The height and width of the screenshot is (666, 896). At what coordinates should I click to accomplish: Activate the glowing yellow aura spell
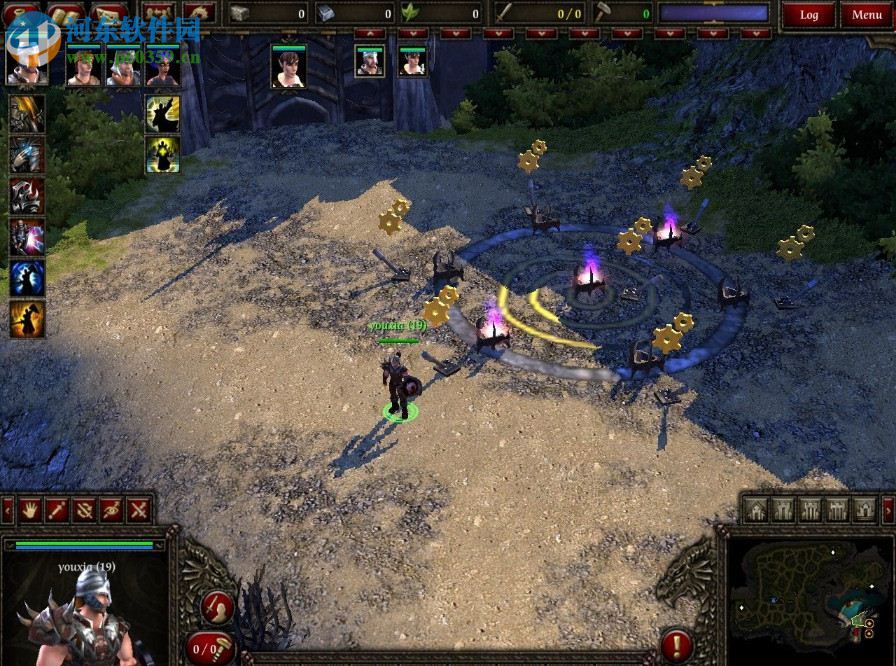coord(163,154)
